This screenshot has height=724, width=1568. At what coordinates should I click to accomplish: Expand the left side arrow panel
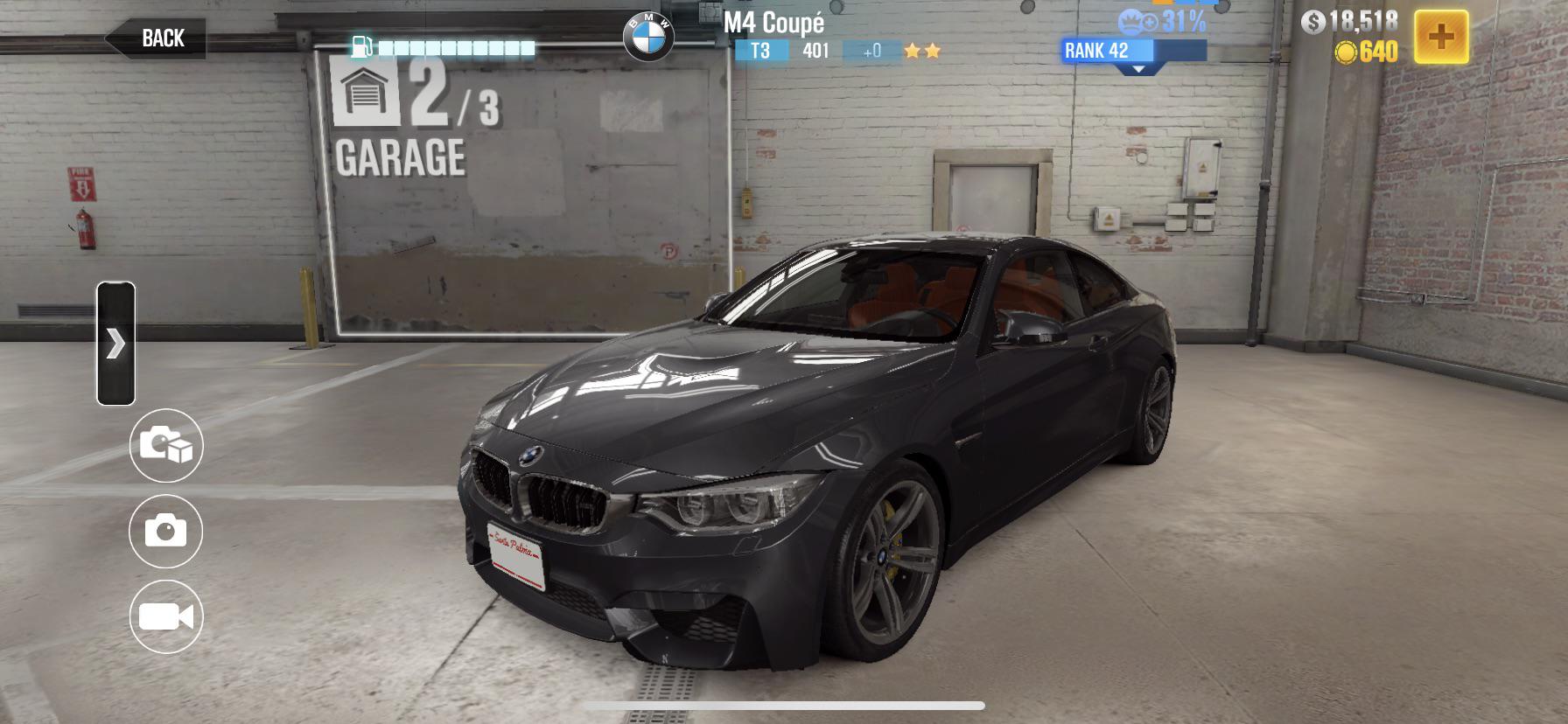point(116,345)
